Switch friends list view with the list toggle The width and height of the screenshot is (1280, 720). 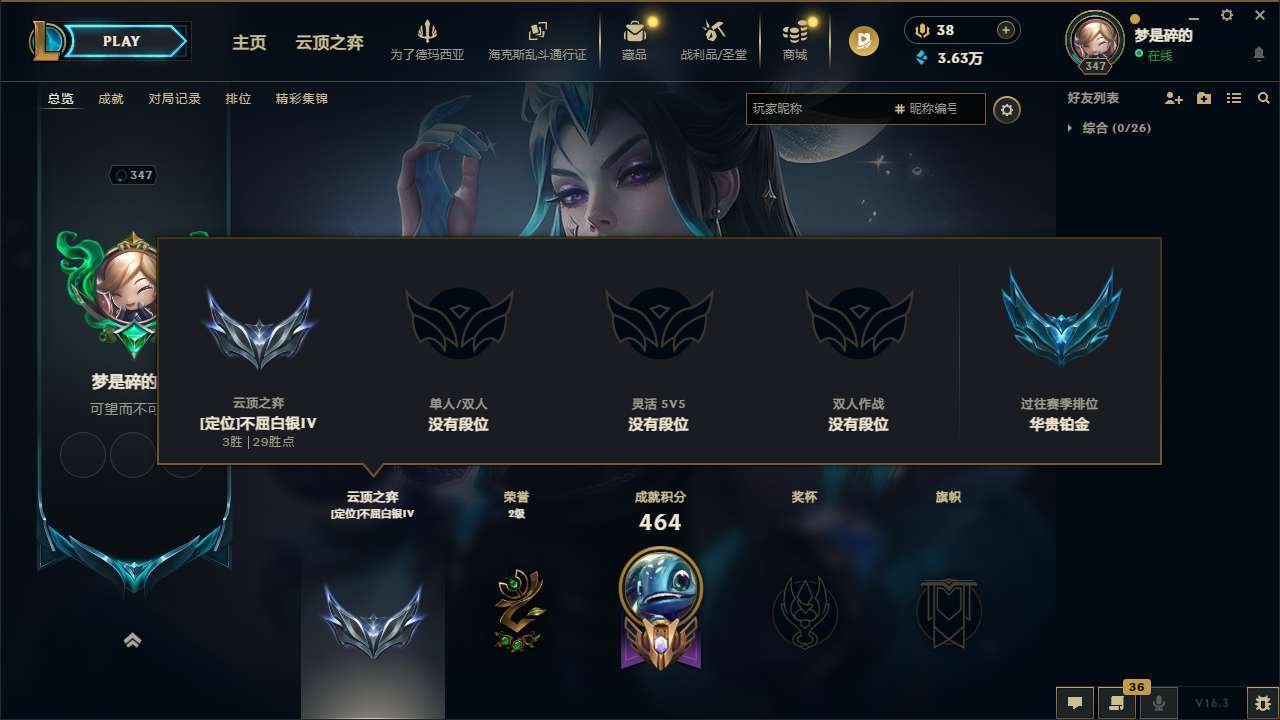tap(1233, 98)
